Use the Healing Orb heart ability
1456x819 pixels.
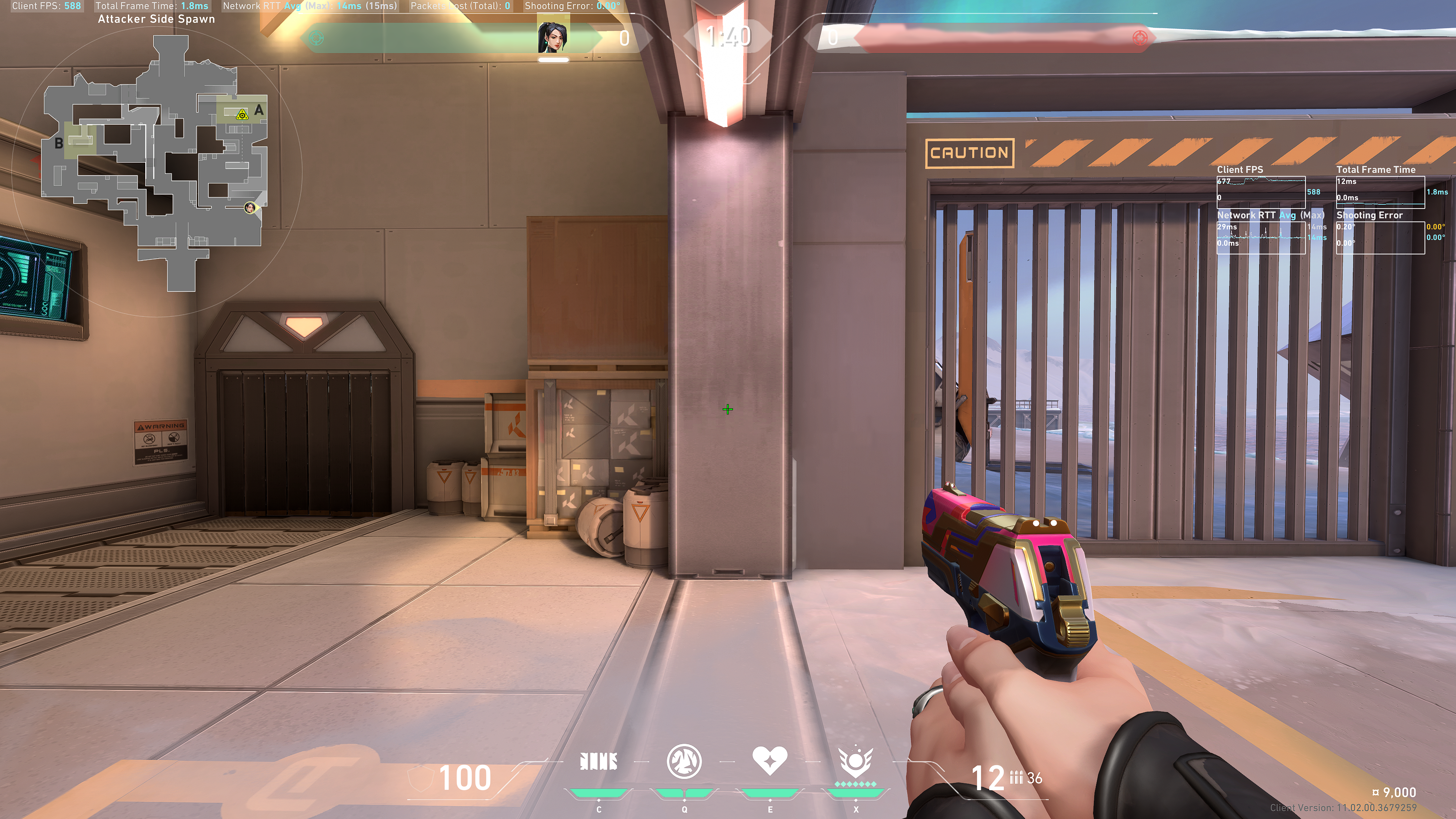pyautogui.click(x=769, y=760)
